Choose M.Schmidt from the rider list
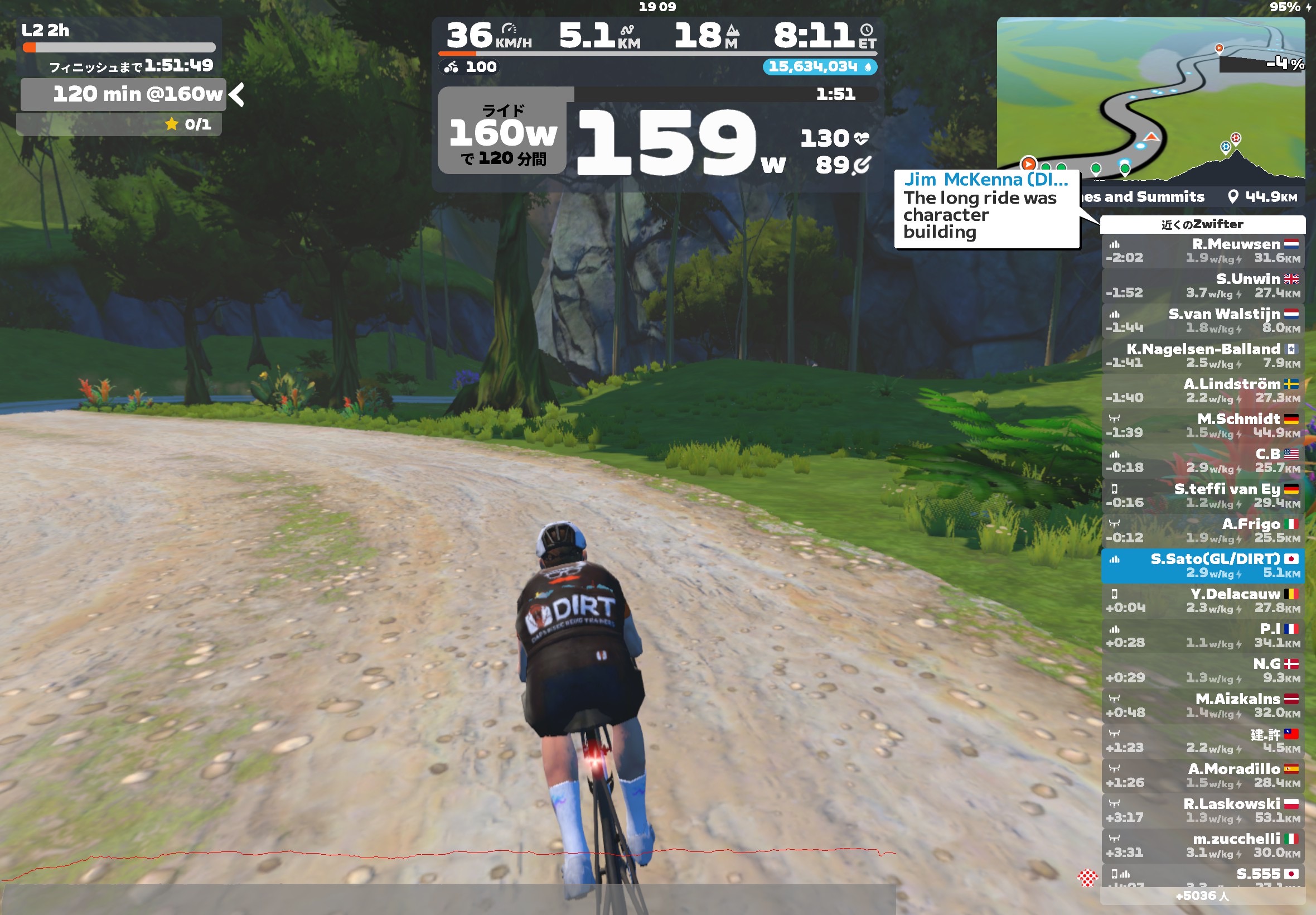1316x915 pixels. (x=1203, y=426)
